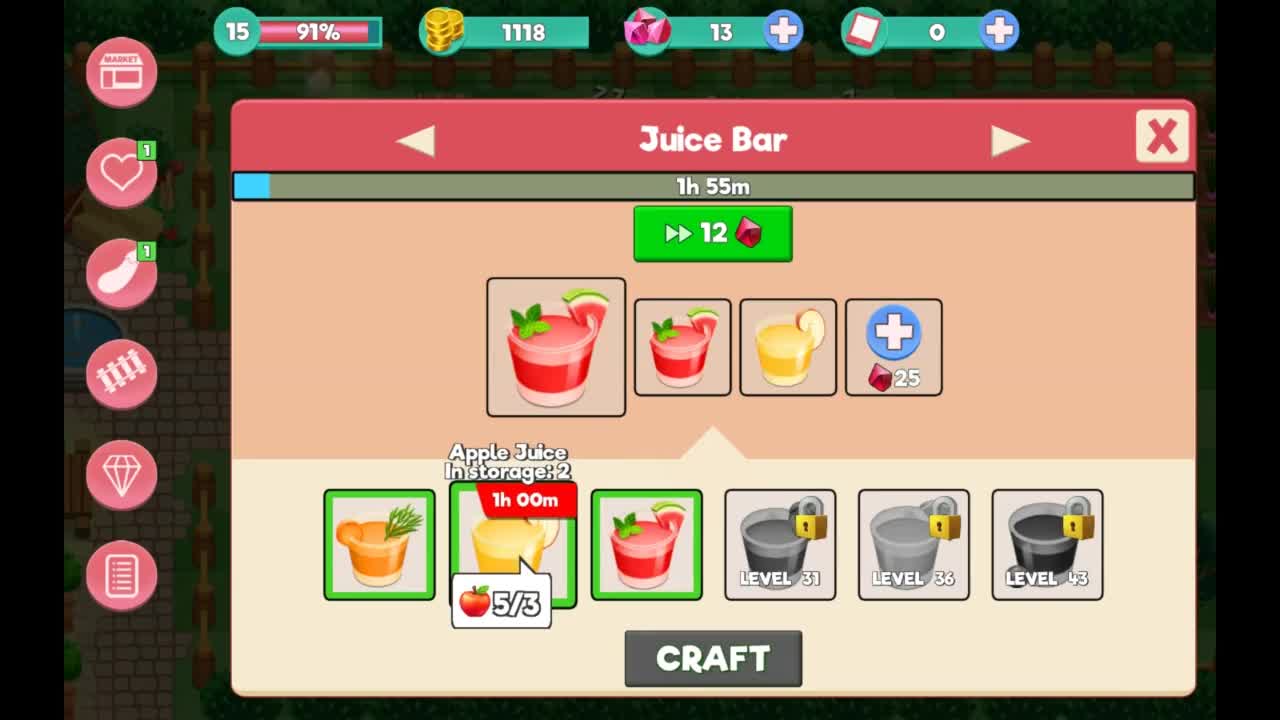Select the locked Level 31 recipe
1280x720 pixels.
click(780, 545)
